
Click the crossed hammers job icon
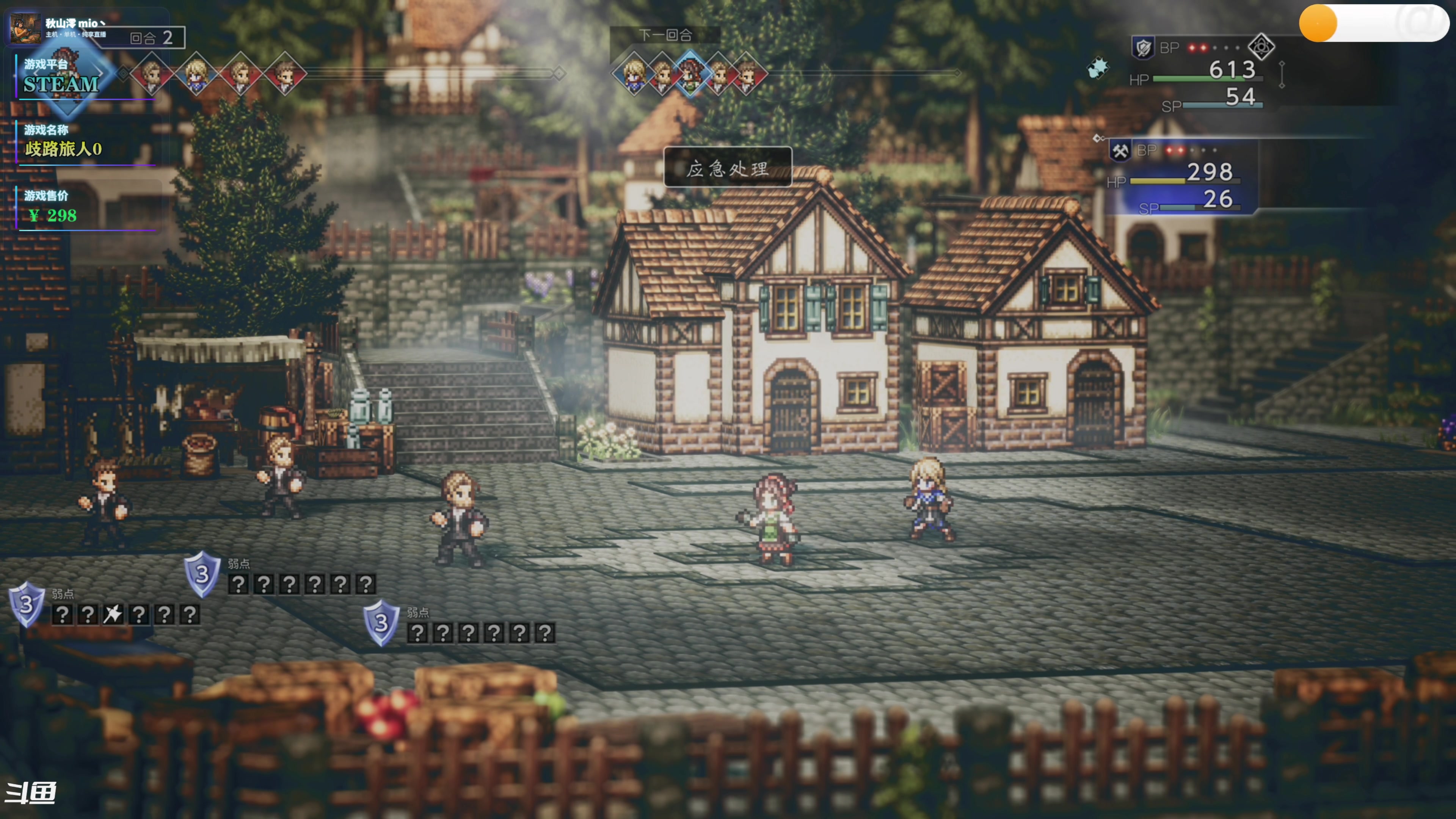click(x=1119, y=151)
